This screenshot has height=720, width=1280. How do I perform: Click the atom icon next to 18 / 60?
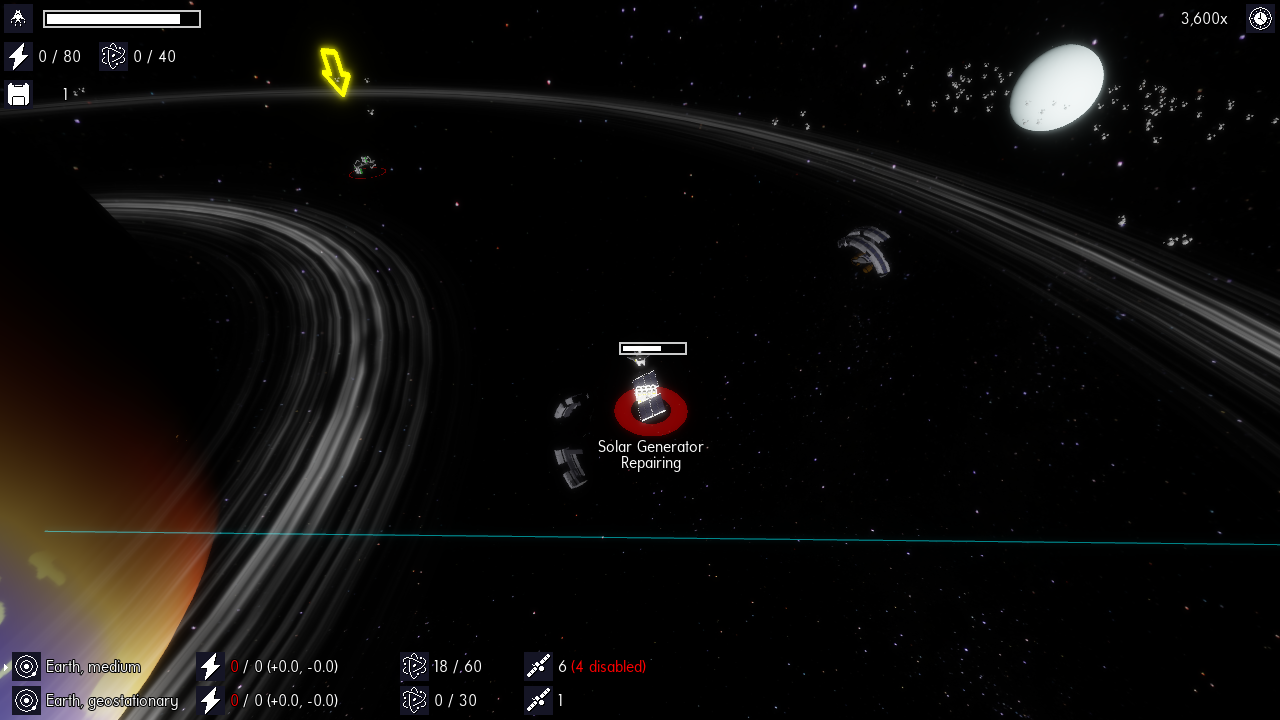point(414,667)
